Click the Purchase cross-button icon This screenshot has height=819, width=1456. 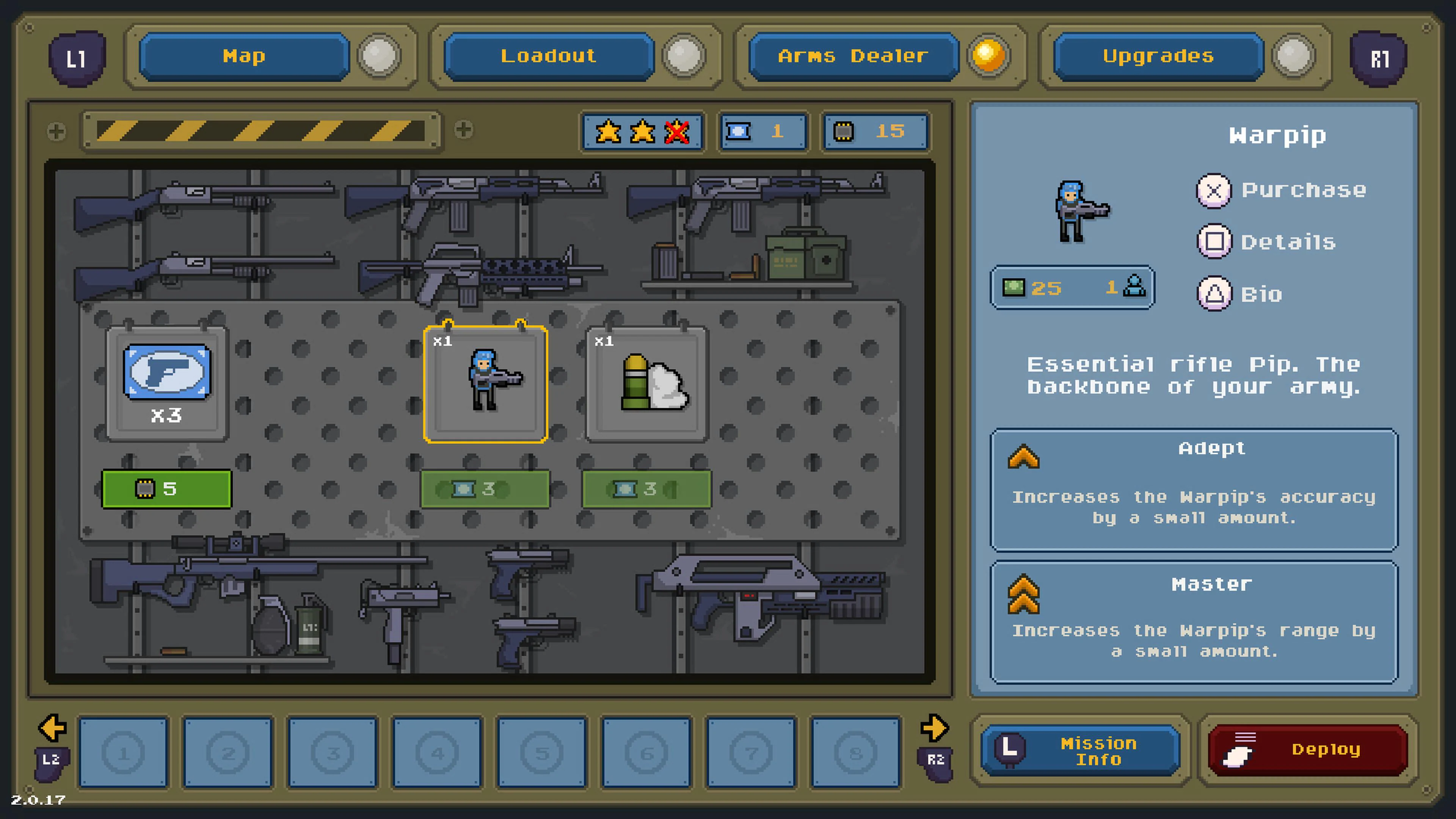[1214, 191]
